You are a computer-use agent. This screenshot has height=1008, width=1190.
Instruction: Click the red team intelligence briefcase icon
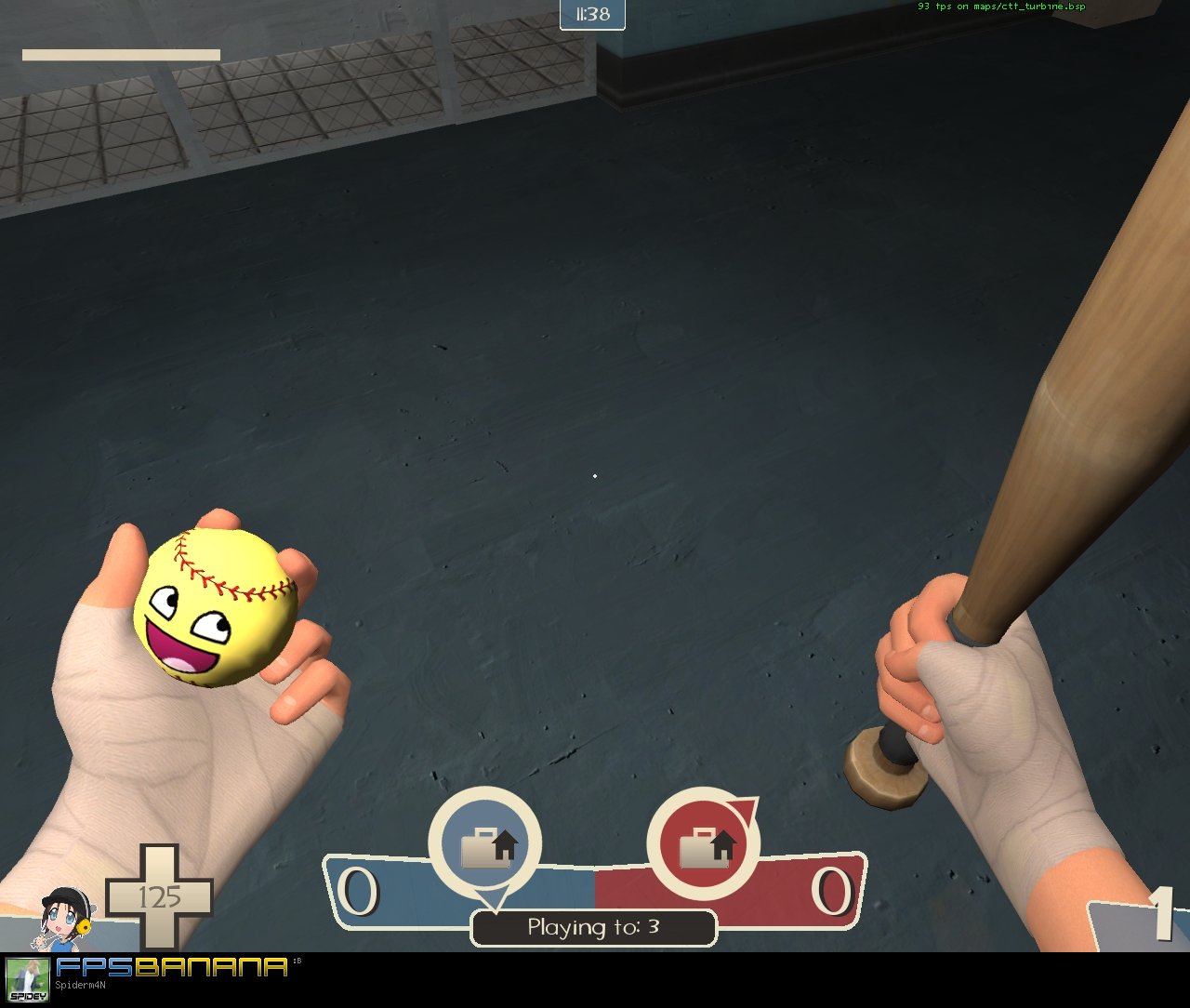pos(705,844)
